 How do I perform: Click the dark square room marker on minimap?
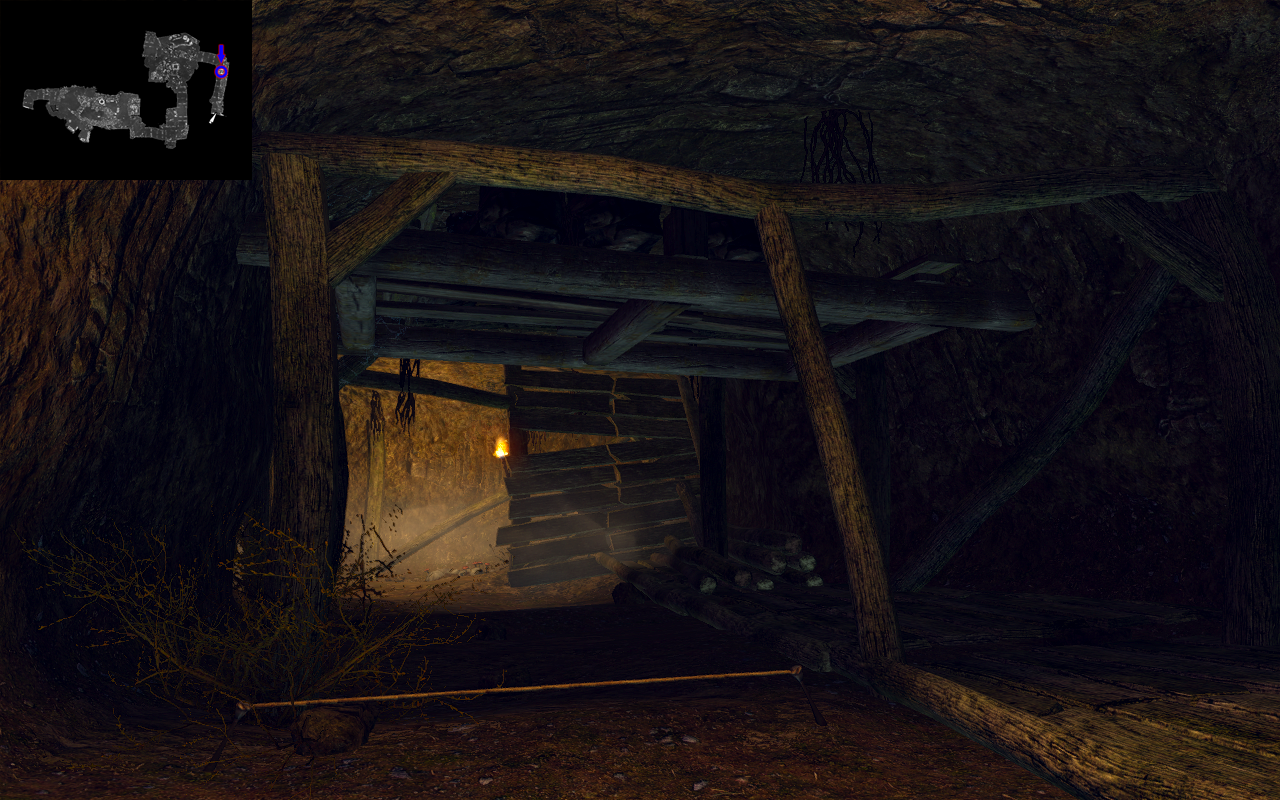175,67
